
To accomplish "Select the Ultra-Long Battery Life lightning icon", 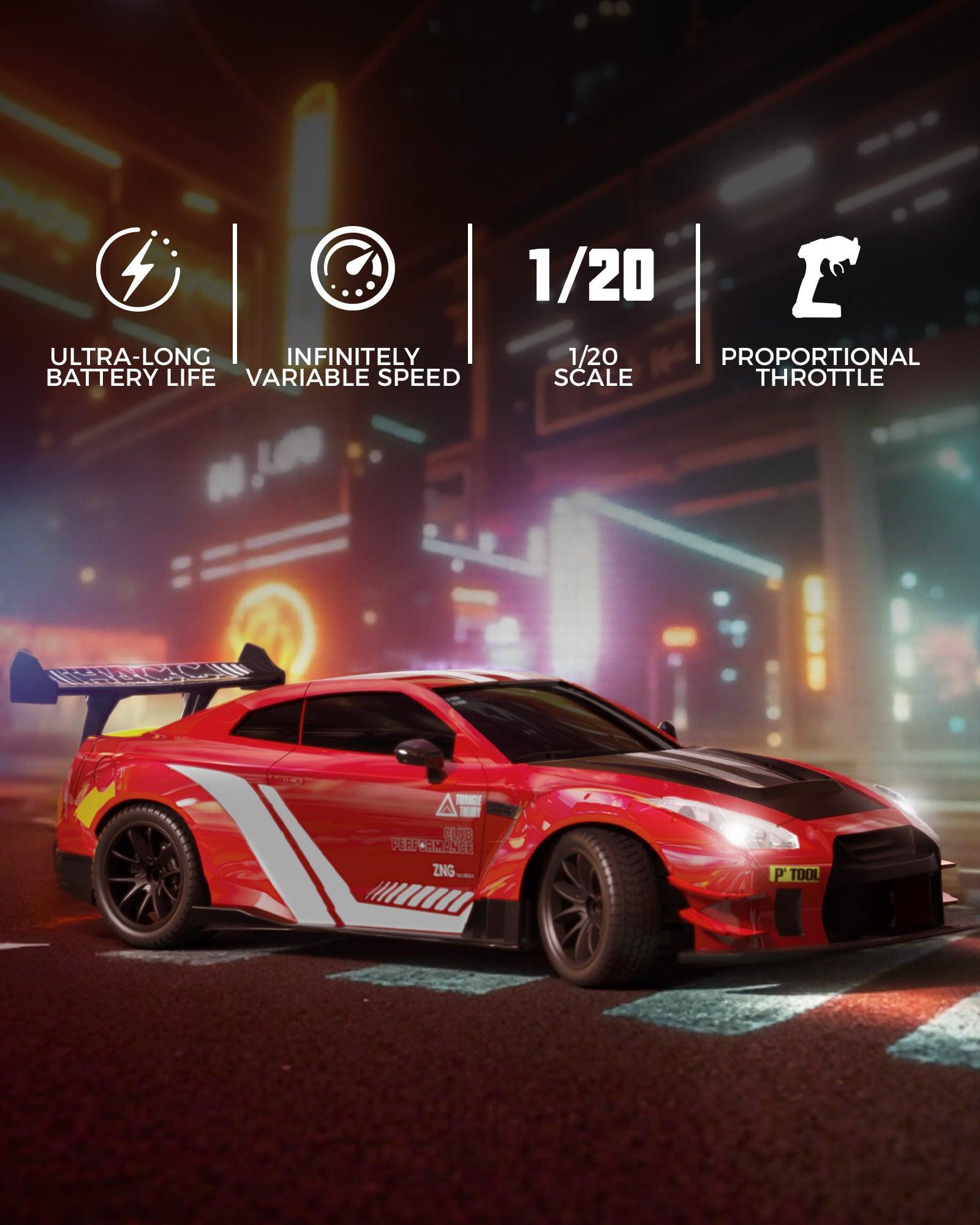I will coord(137,269).
